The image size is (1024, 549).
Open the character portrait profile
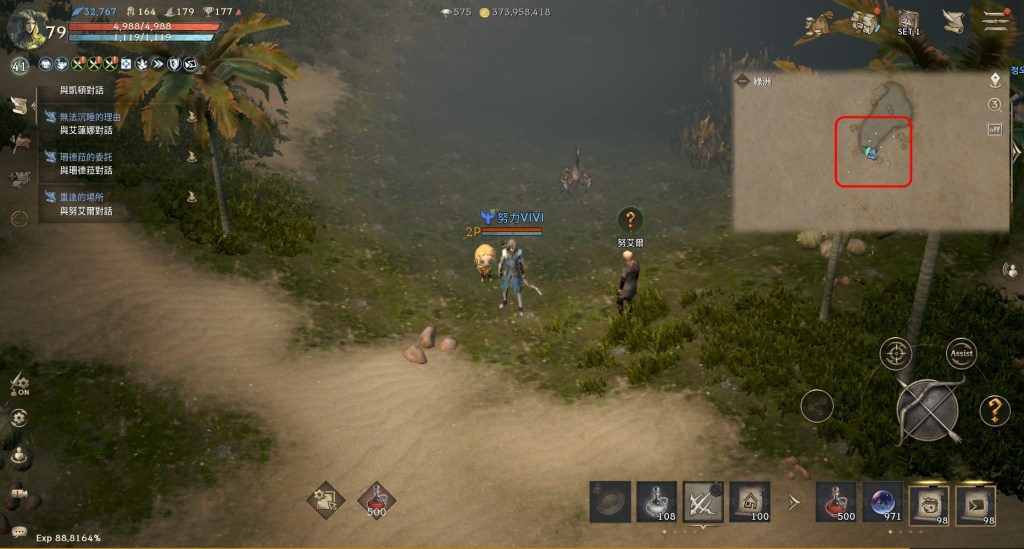(x=25, y=26)
